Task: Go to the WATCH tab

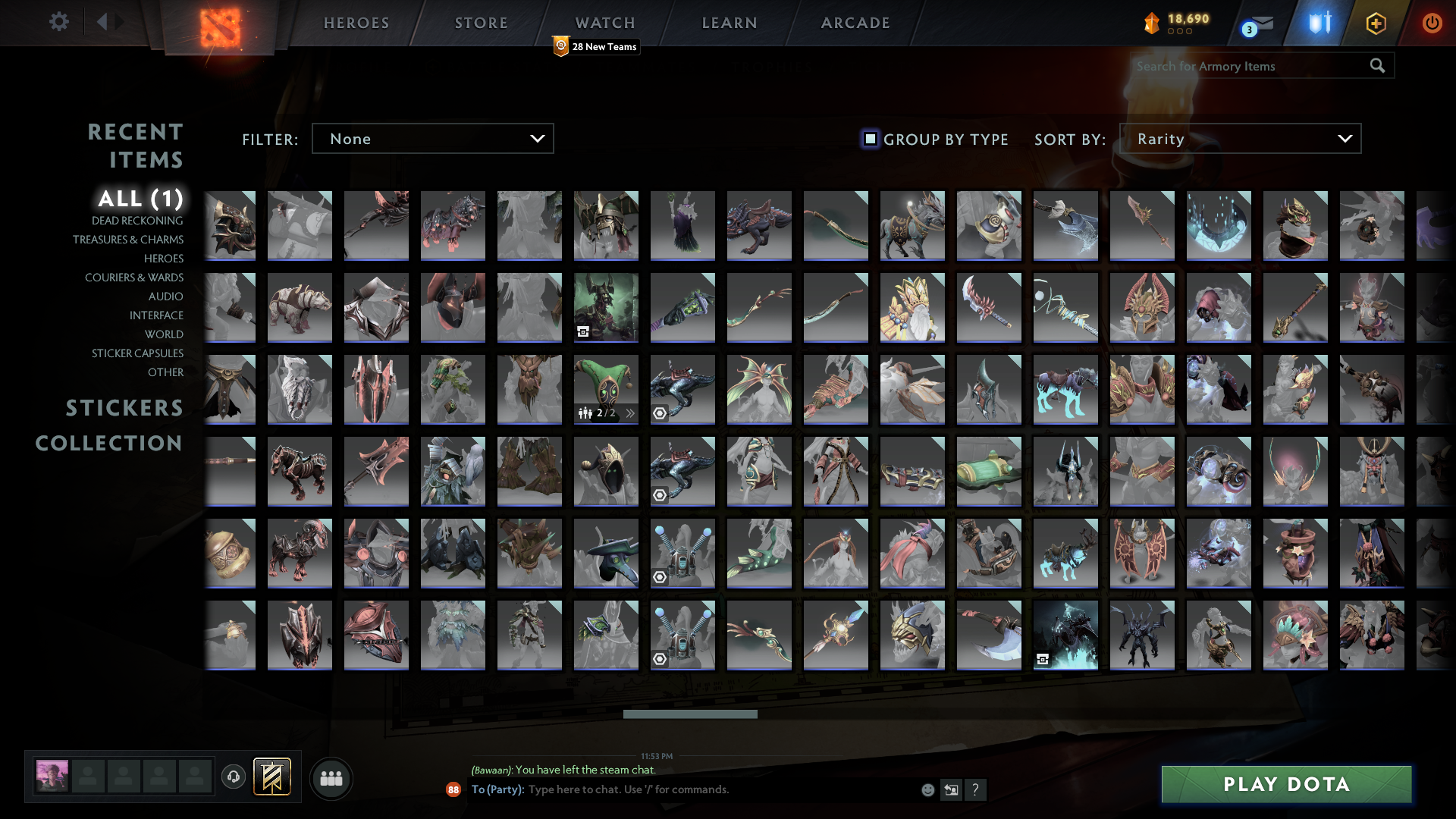Action: coord(604,22)
